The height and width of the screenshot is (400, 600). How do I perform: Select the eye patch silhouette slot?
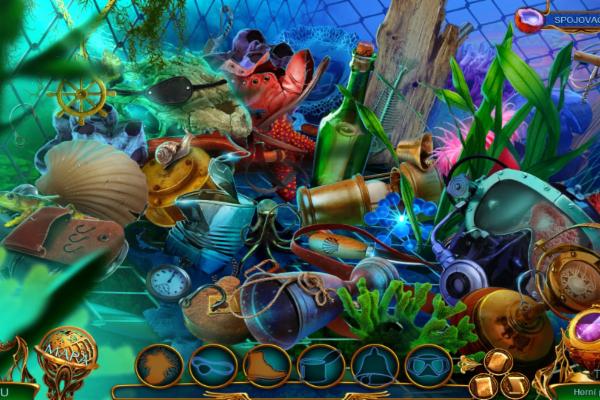pyautogui.click(x=213, y=366)
